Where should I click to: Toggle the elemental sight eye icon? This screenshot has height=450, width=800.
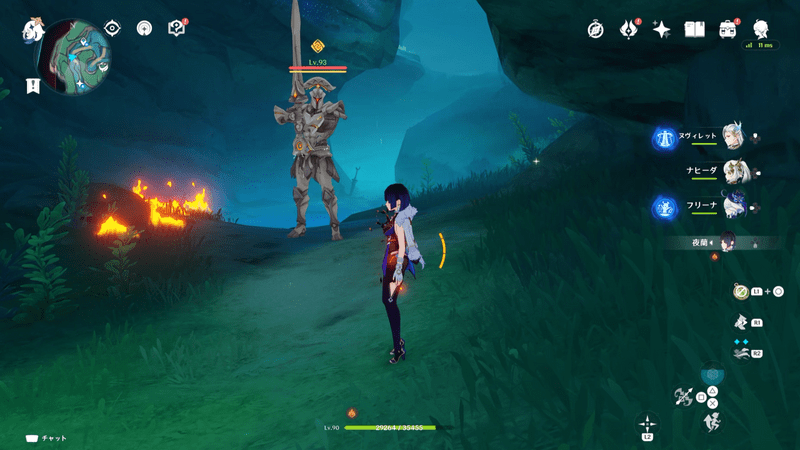pyautogui.click(x=112, y=28)
